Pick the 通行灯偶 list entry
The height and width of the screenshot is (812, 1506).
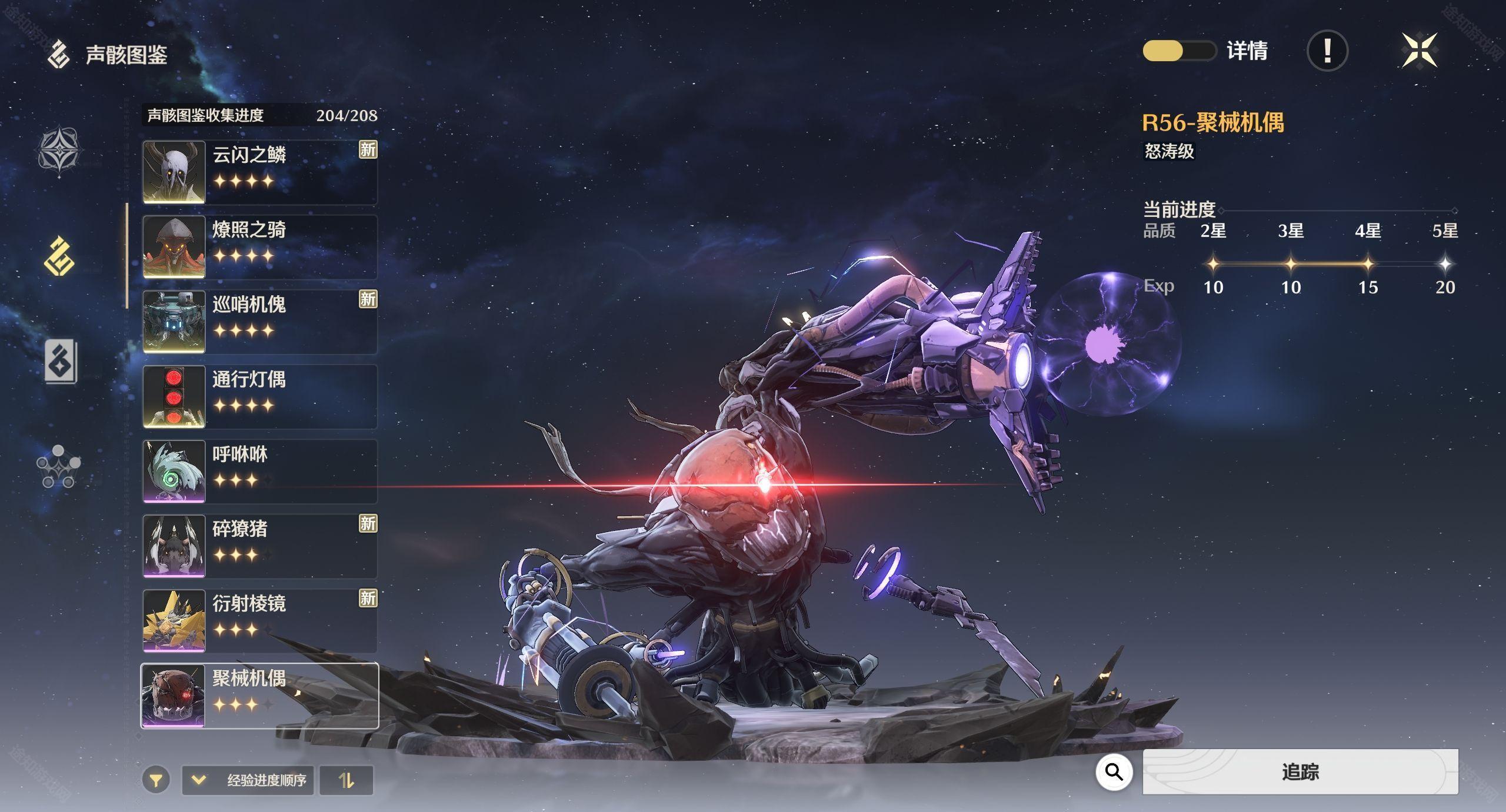coord(259,396)
